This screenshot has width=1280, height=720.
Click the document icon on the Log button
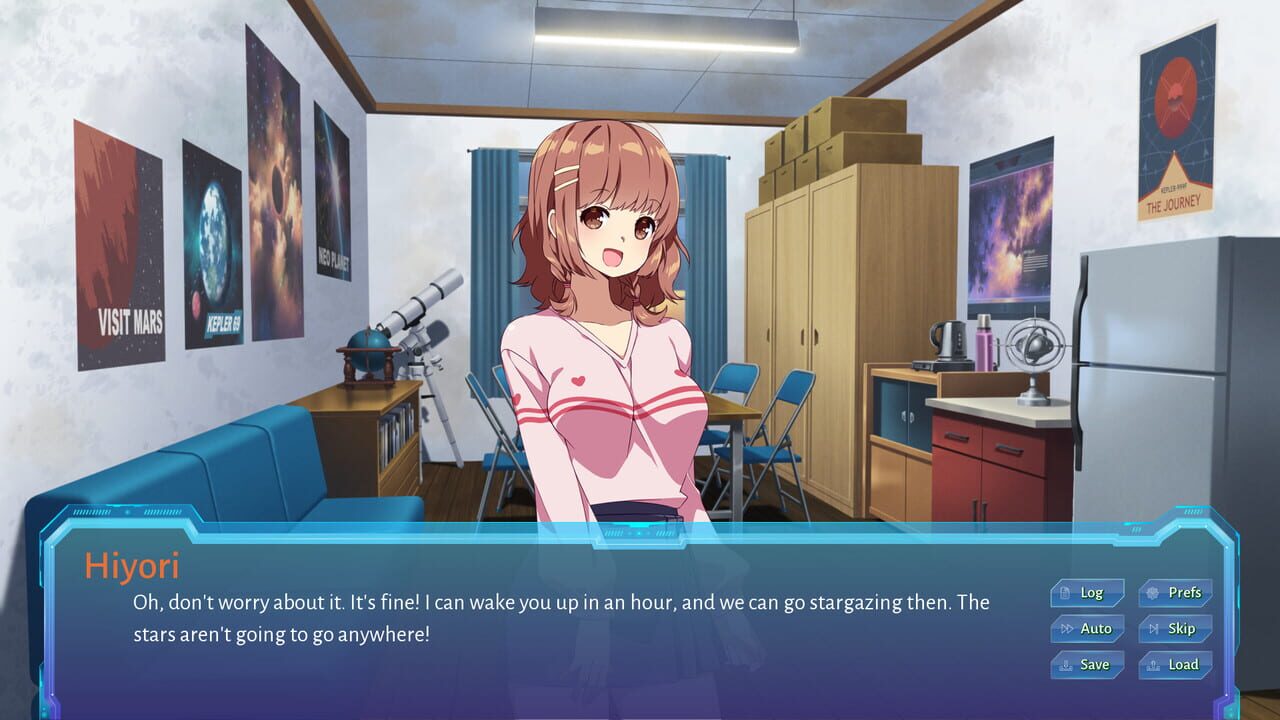click(x=1064, y=593)
